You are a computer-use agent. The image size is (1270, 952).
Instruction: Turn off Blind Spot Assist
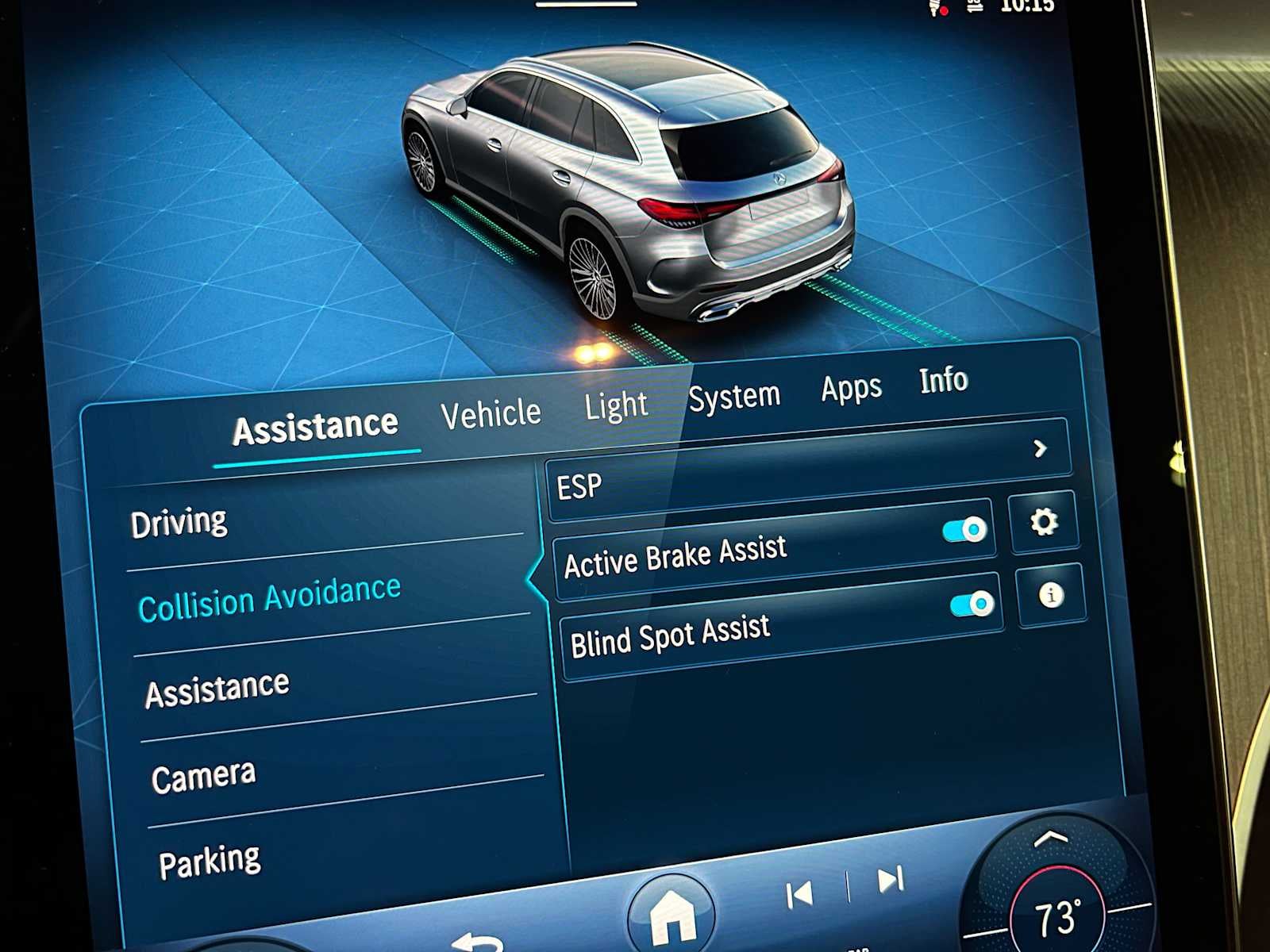pyautogui.click(x=970, y=604)
